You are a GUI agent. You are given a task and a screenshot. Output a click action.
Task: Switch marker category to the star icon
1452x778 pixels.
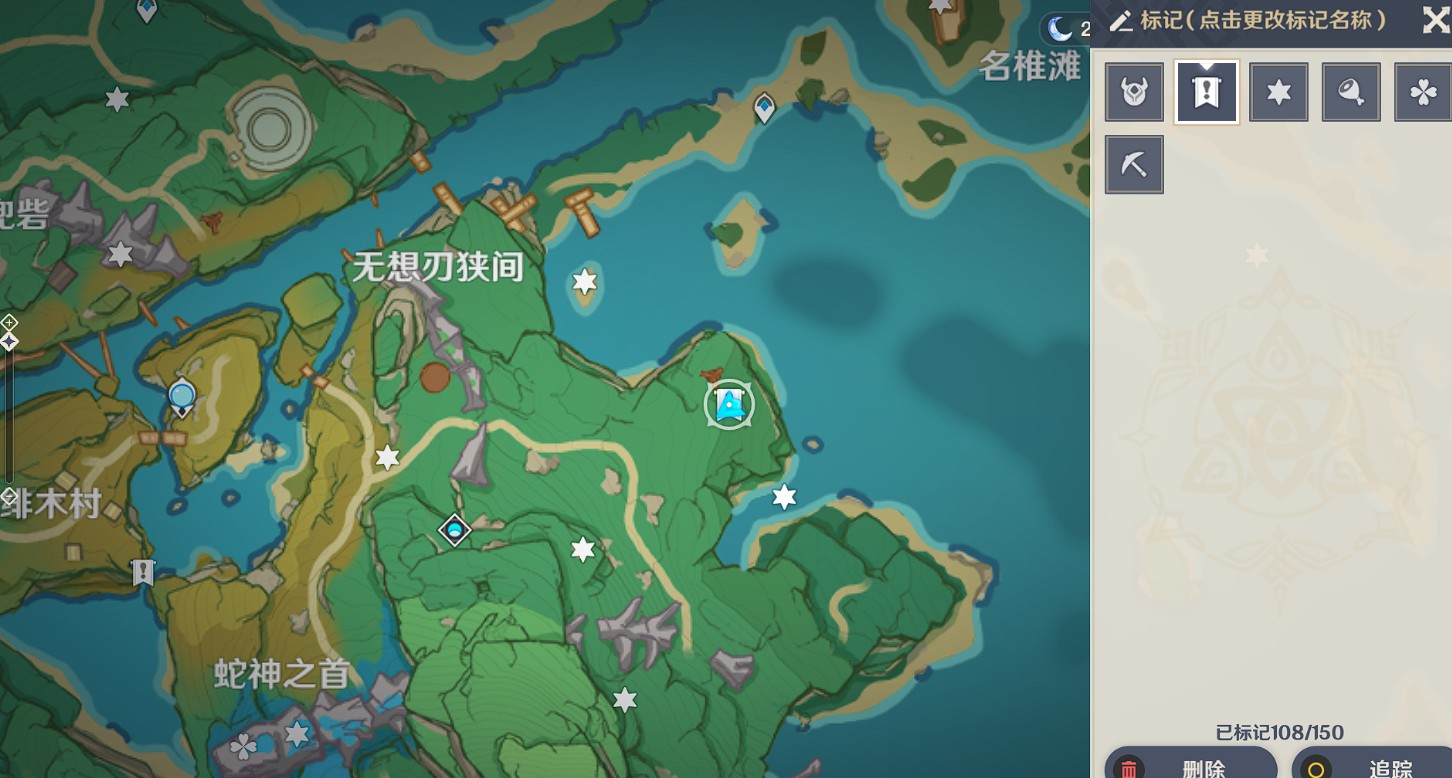tap(1278, 91)
